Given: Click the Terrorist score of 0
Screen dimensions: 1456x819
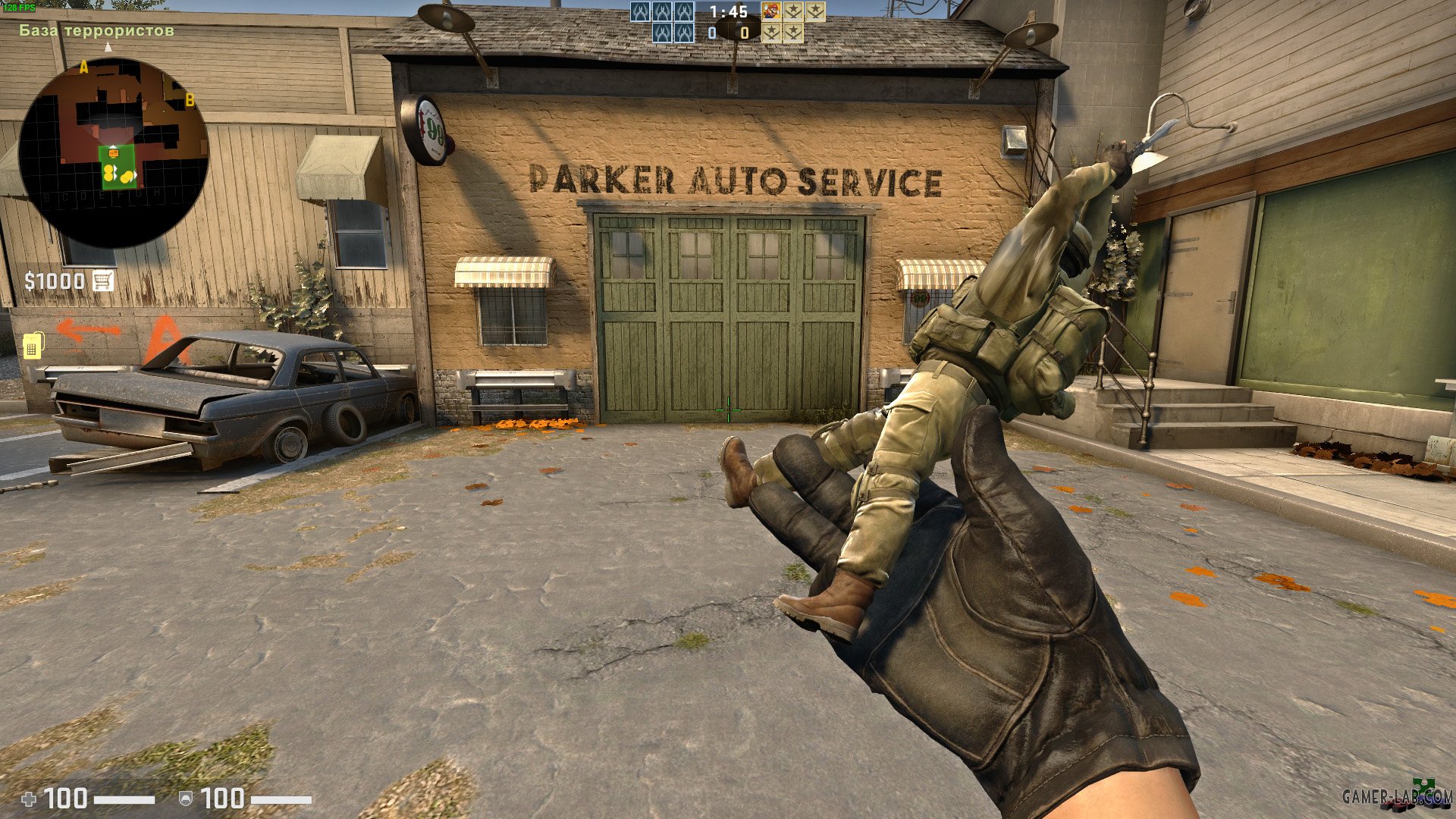Looking at the screenshot, I should tap(745, 33).
